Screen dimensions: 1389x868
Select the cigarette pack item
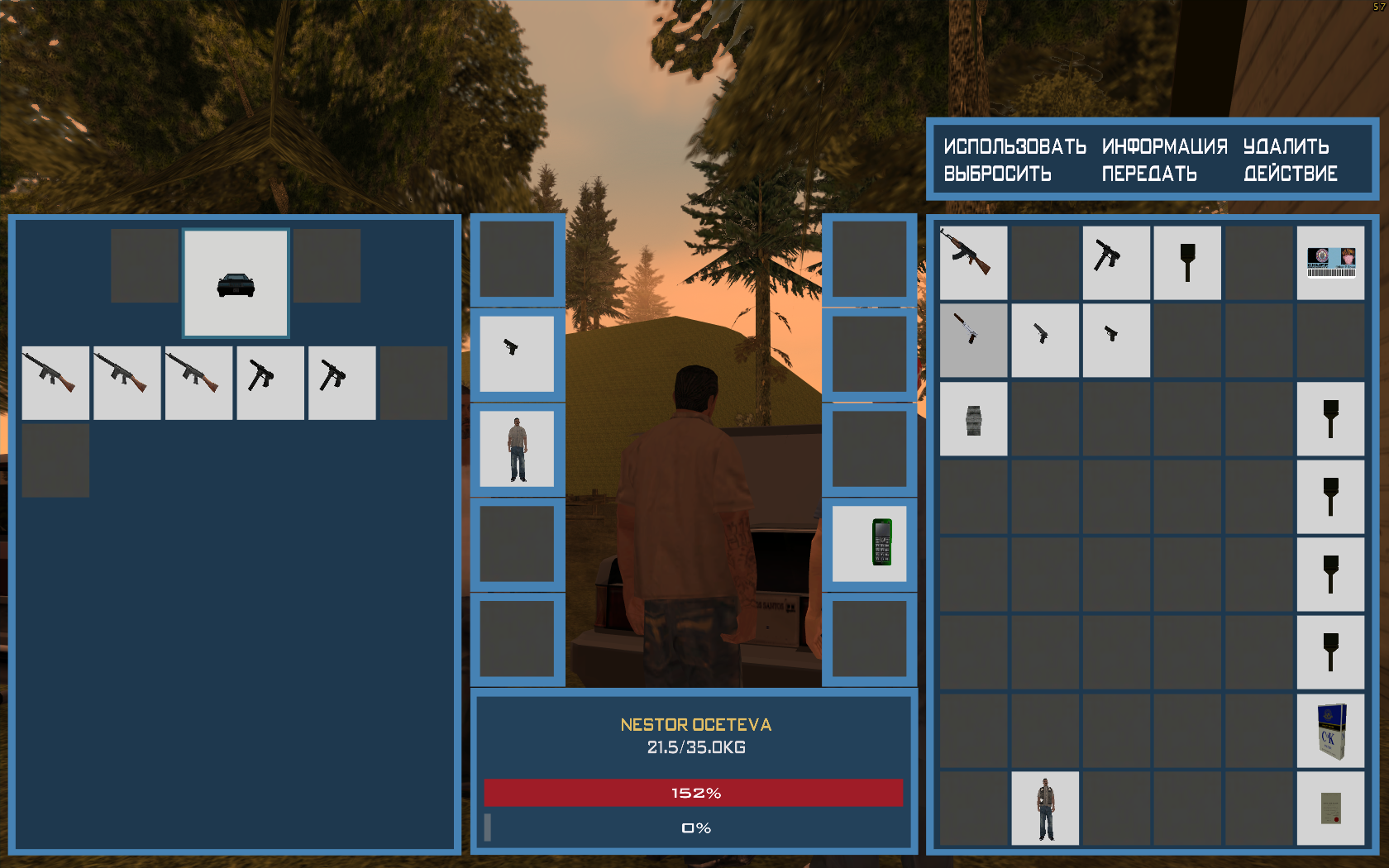point(1330,731)
